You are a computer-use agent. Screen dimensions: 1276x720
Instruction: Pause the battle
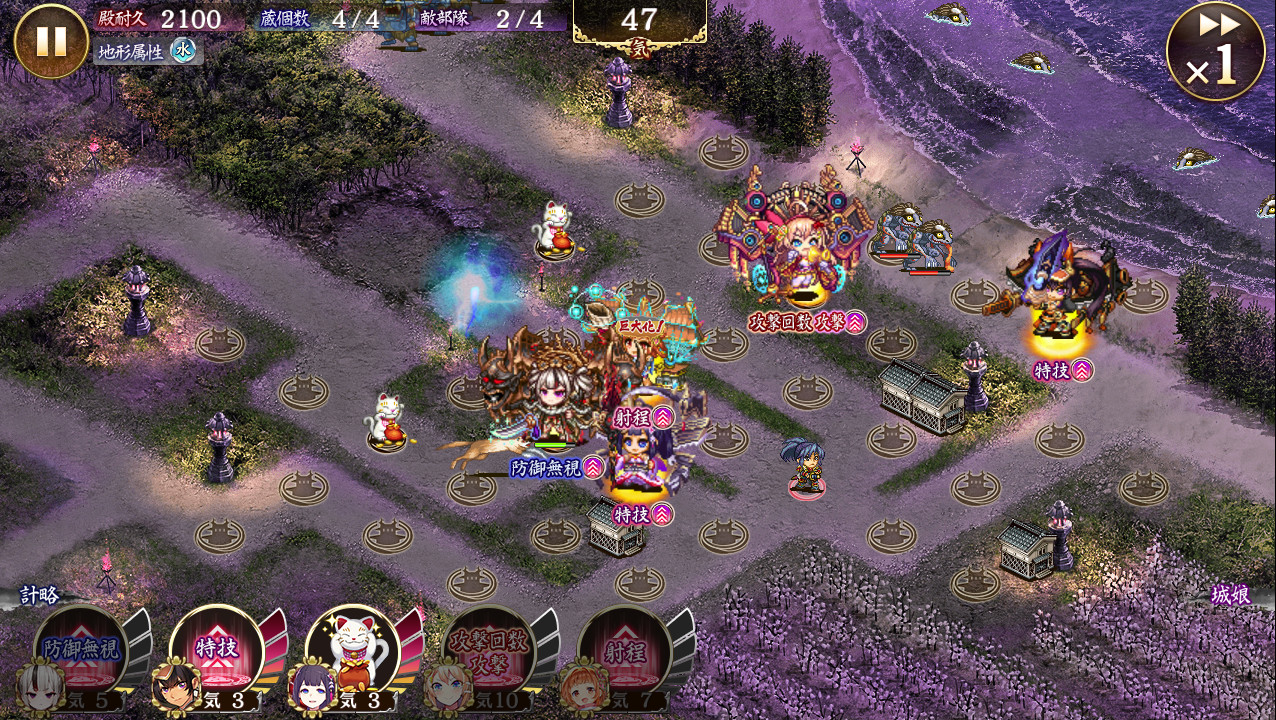pyautogui.click(x=51, y=41)
